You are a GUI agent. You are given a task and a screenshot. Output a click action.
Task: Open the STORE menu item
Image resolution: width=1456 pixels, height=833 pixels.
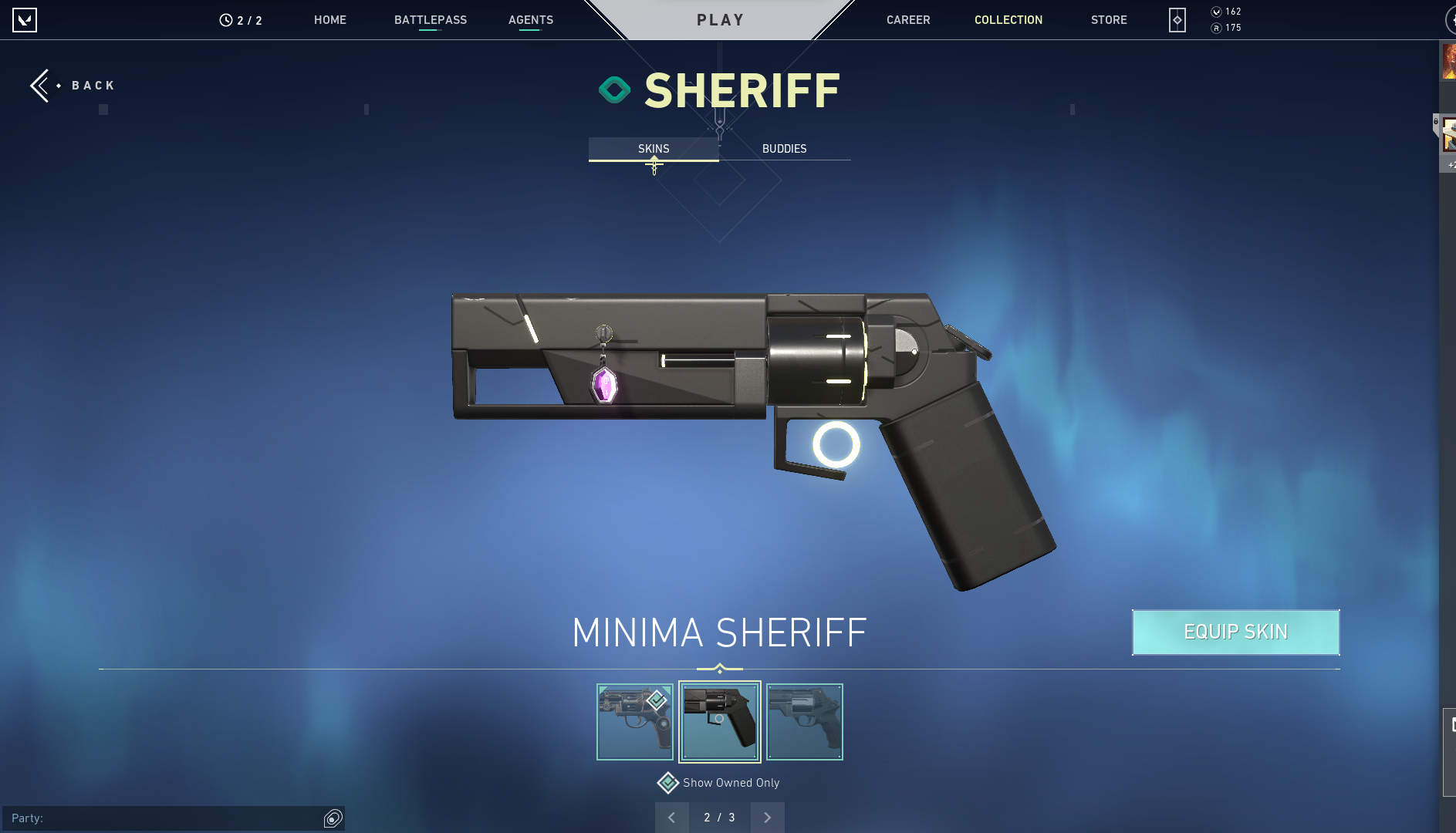coord(1109,20)
